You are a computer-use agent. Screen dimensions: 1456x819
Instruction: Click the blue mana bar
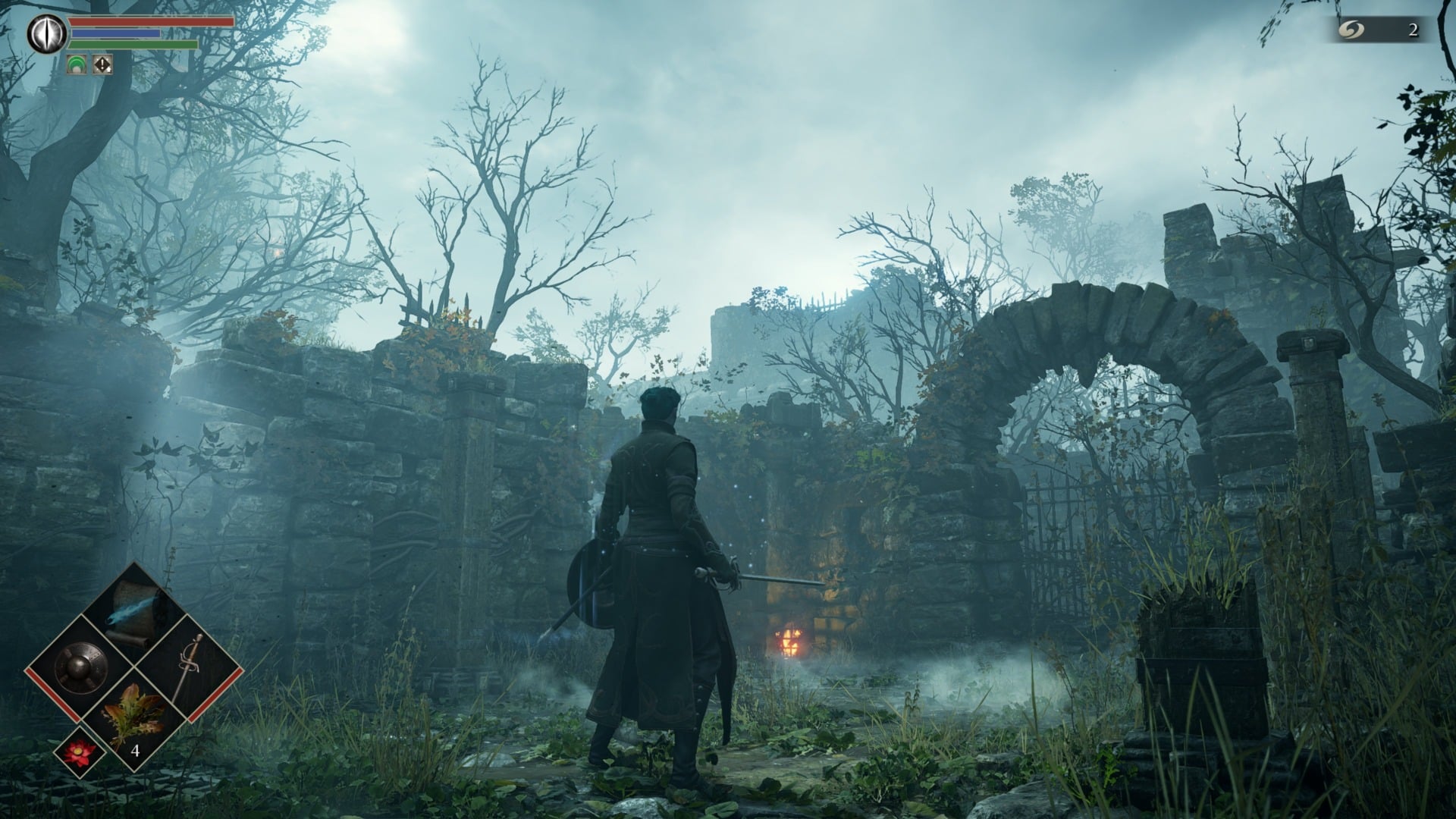[x=115, y=33]
